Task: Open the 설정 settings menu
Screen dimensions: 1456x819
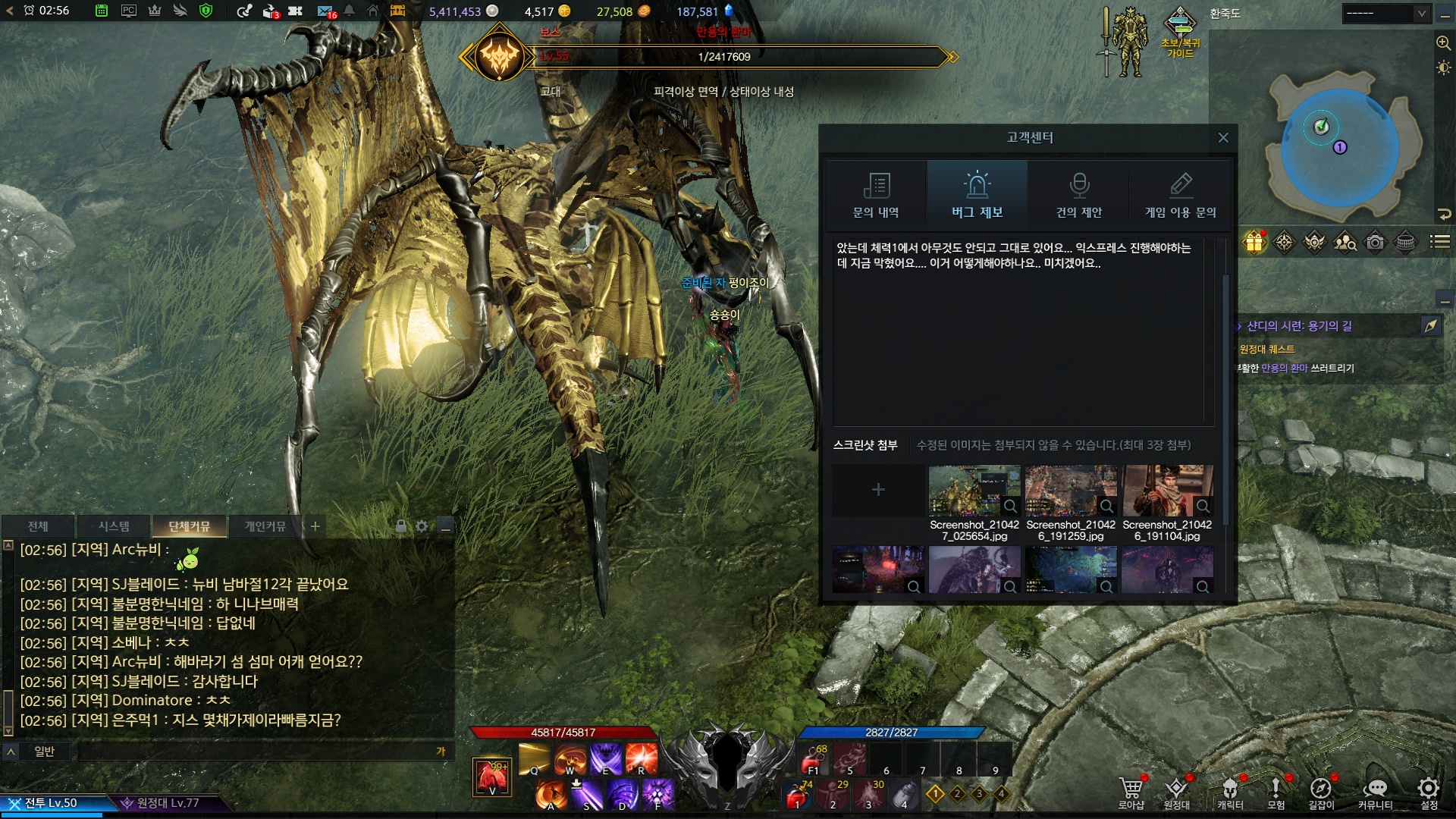Action: (1429, 792)
